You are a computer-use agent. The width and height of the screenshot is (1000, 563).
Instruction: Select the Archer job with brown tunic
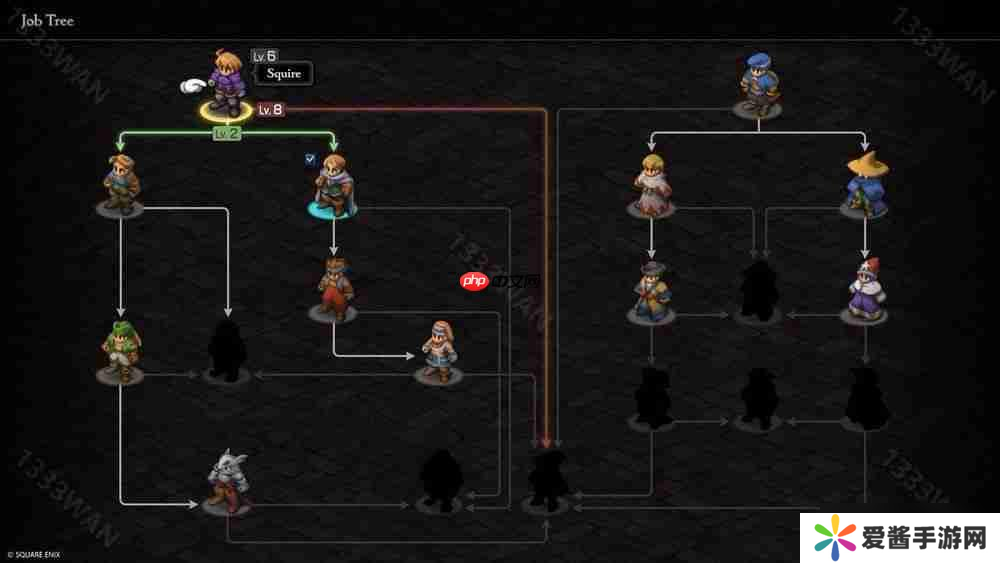[x=120, y=184]
